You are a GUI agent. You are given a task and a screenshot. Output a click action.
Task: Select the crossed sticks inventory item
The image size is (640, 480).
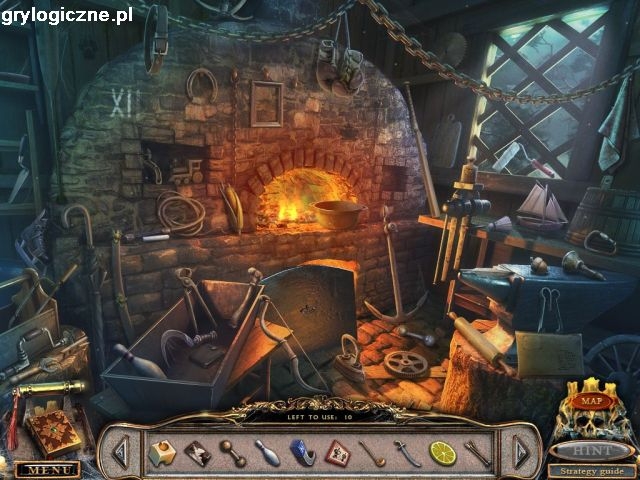(477, 453)
